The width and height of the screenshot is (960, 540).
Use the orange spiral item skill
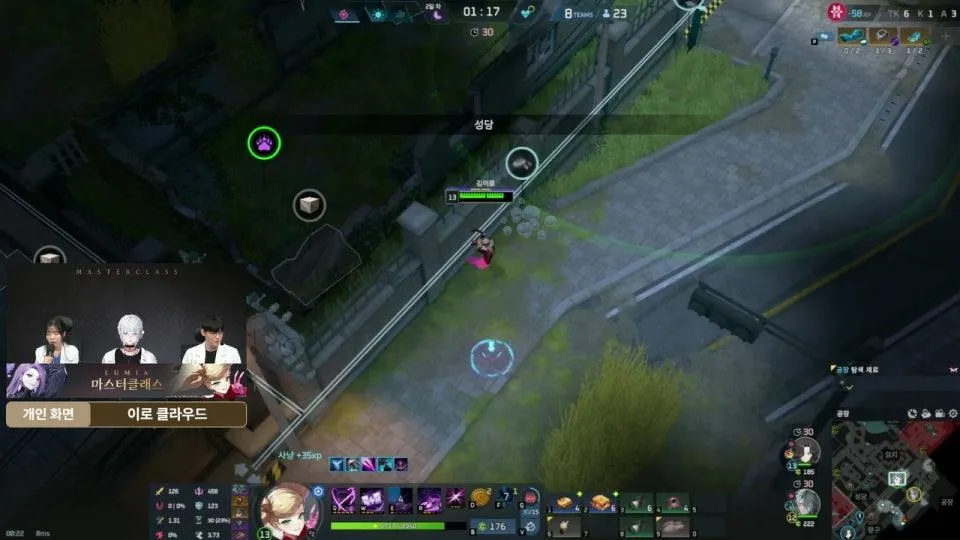(x=481, y=497)
